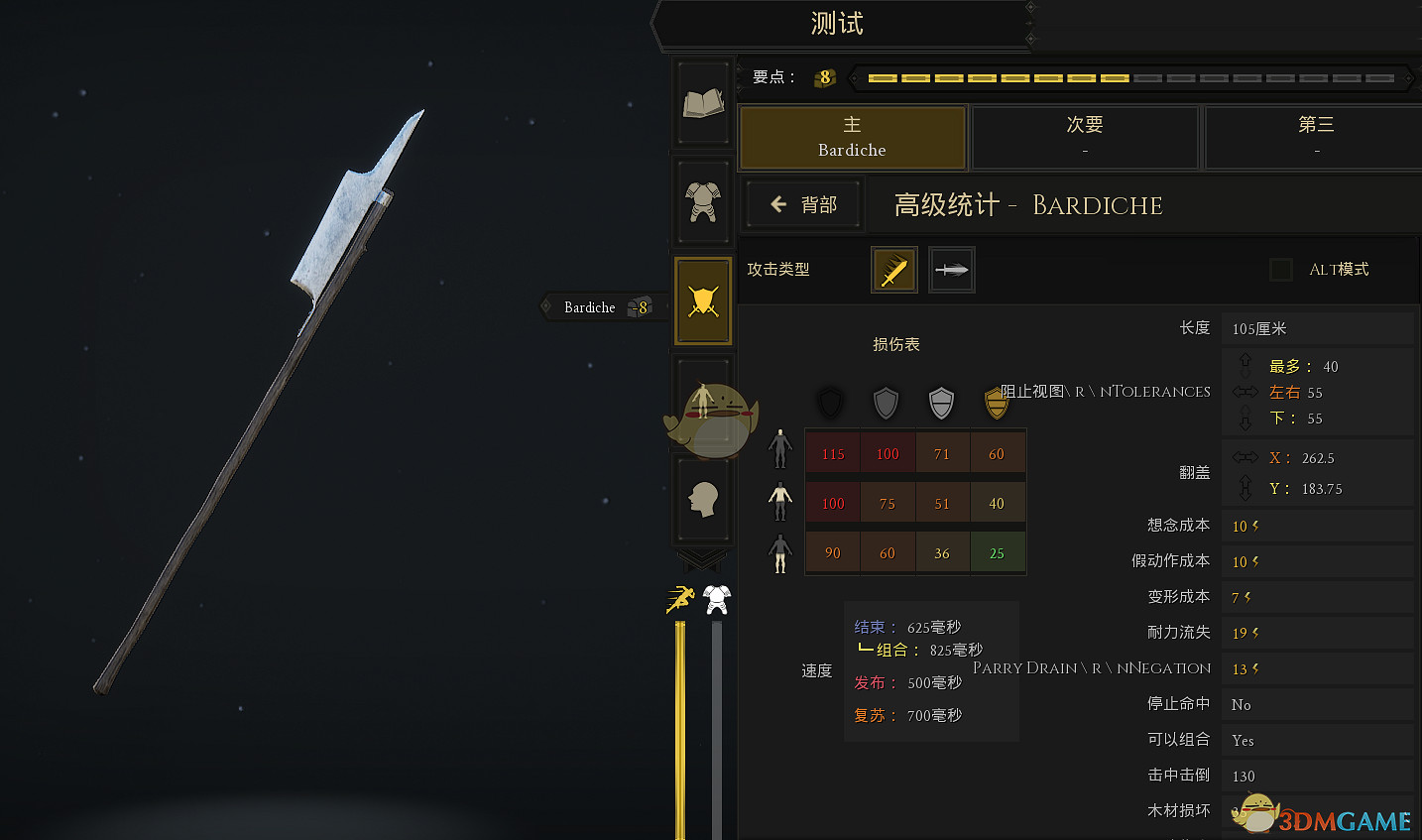This screenshot has width=1422, height=840.
Task: Switch to the 次要 weapon tab
Action: [1085, 137]
